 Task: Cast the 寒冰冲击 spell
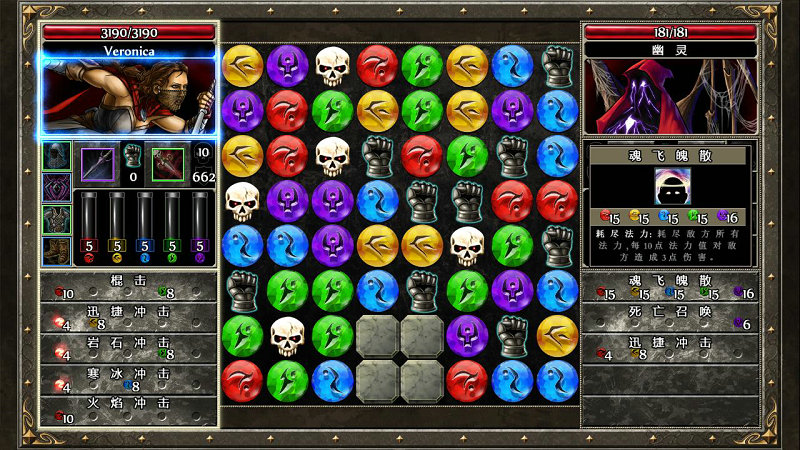(128, 378)
